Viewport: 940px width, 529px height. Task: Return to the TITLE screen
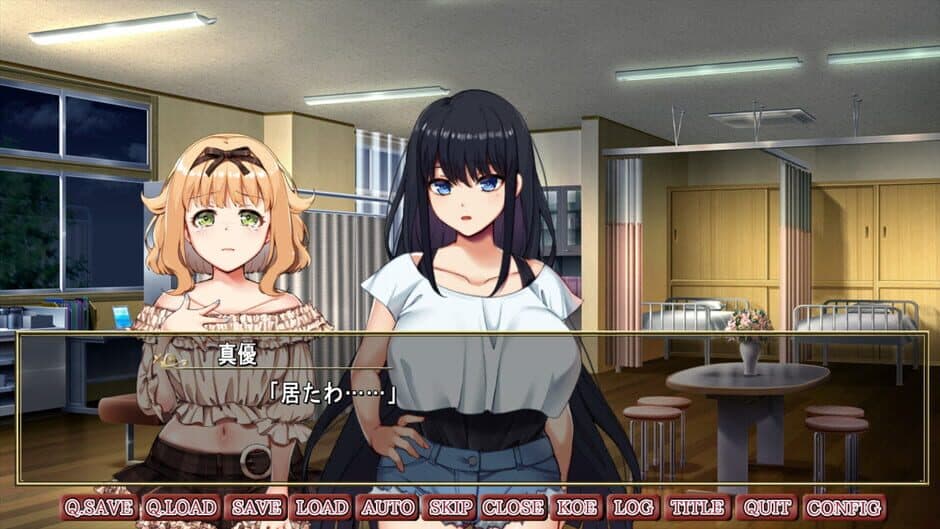(x=697, y=507)
